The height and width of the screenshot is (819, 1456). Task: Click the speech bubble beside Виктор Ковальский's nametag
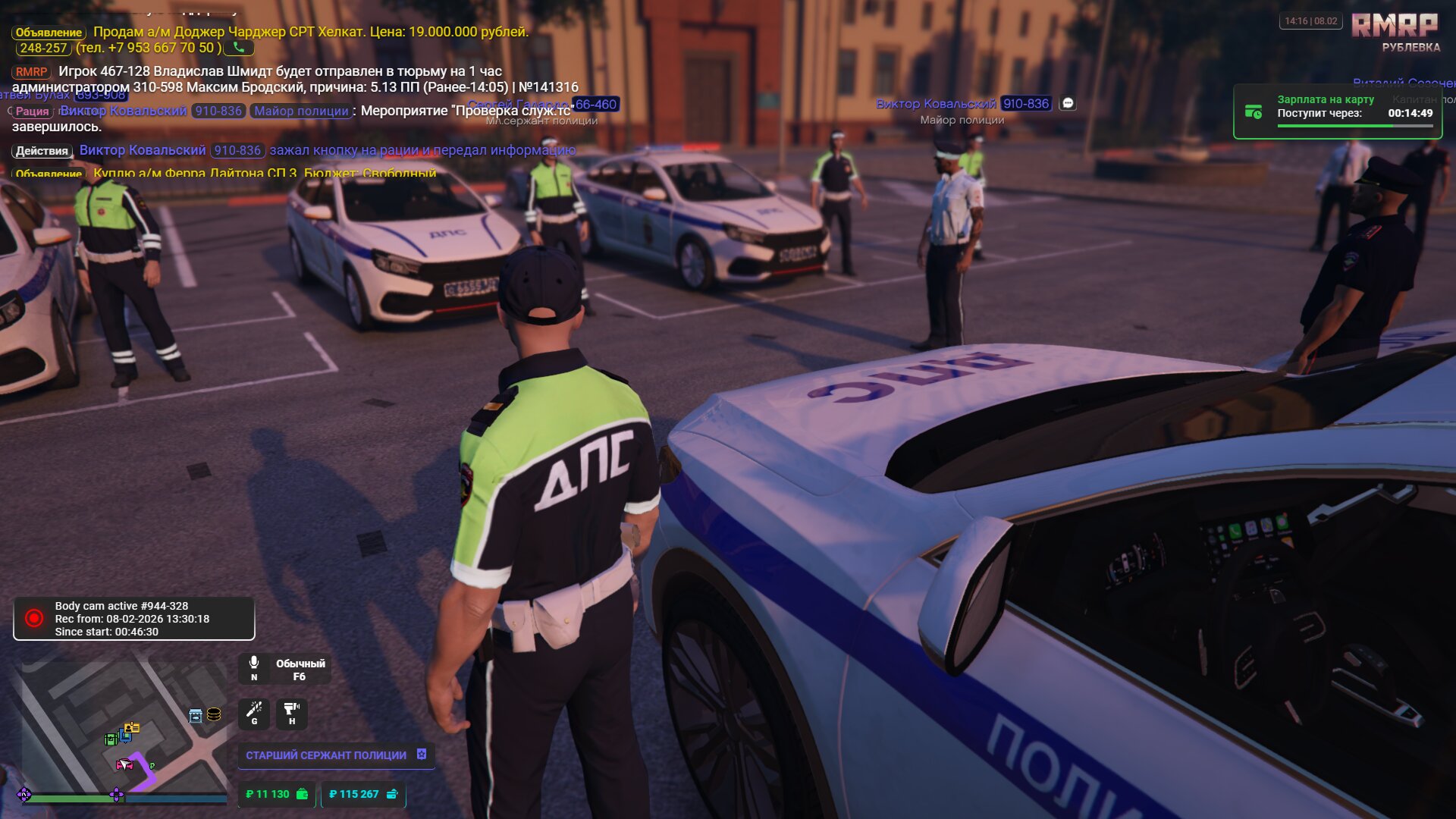tap(1068, 103)
